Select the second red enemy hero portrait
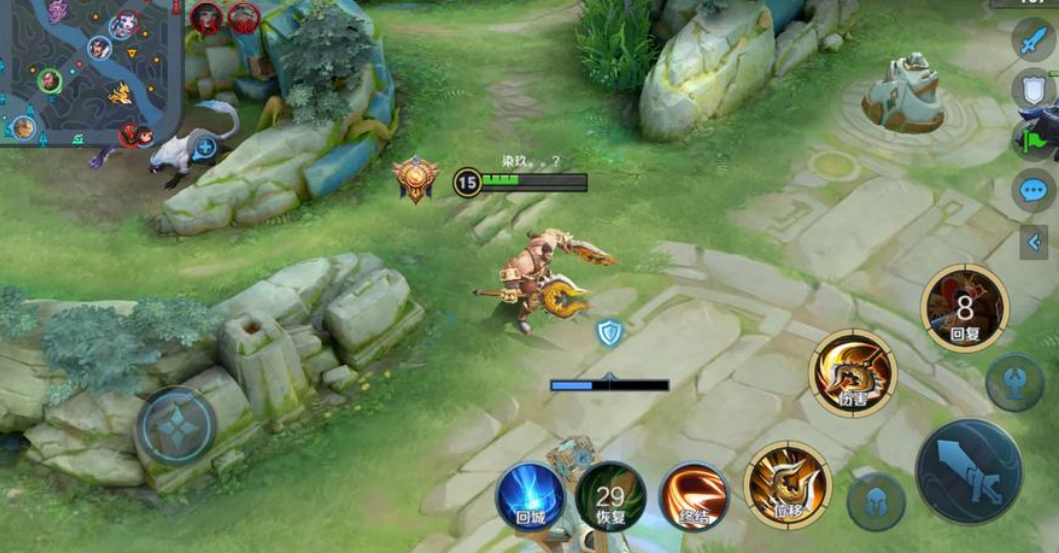The height and width of the screenshot is (553, 1059). point(243,16)
